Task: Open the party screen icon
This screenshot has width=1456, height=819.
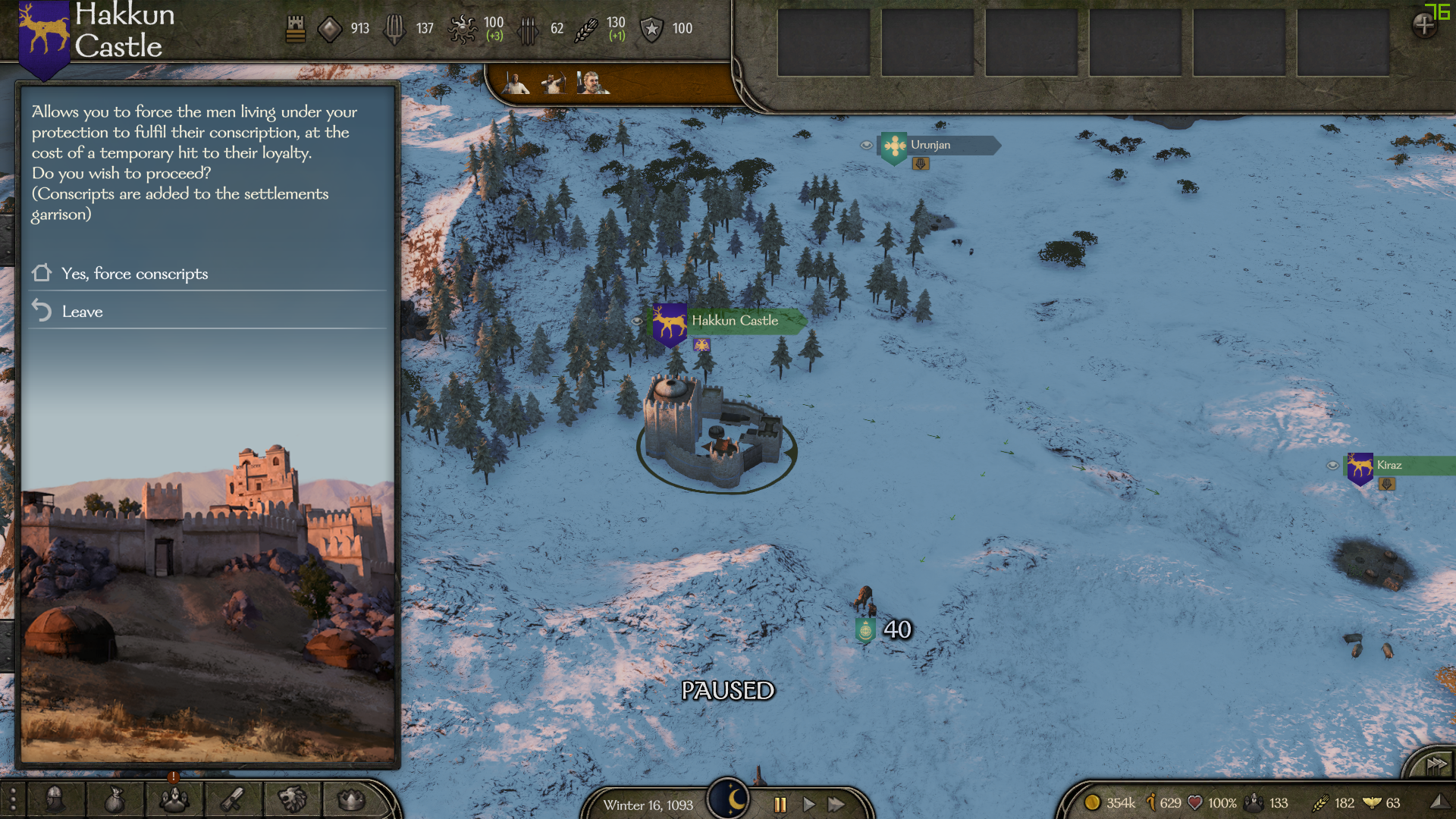Action: 174,799
